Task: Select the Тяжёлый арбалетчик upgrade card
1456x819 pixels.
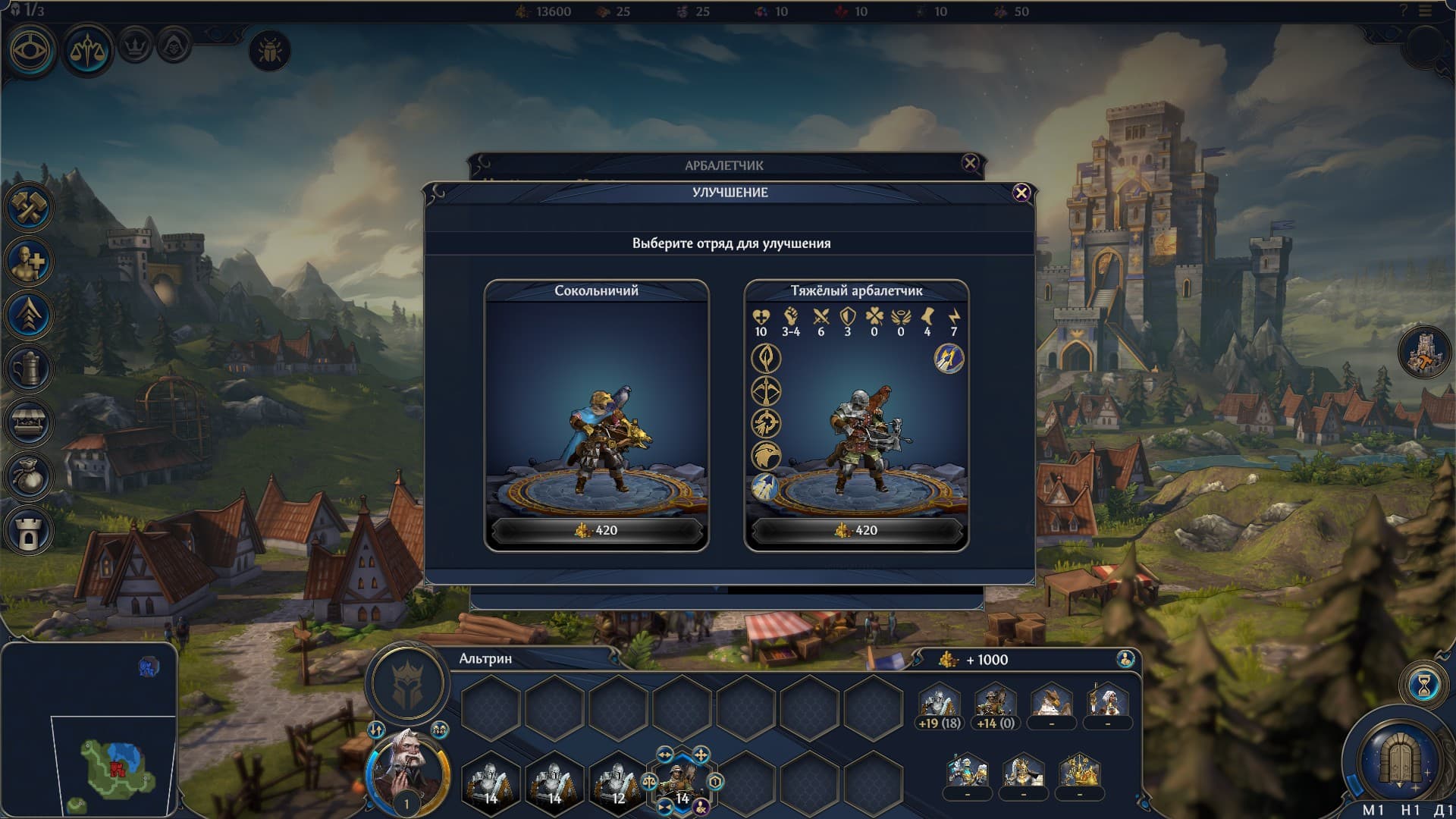Action: (856, 415)
